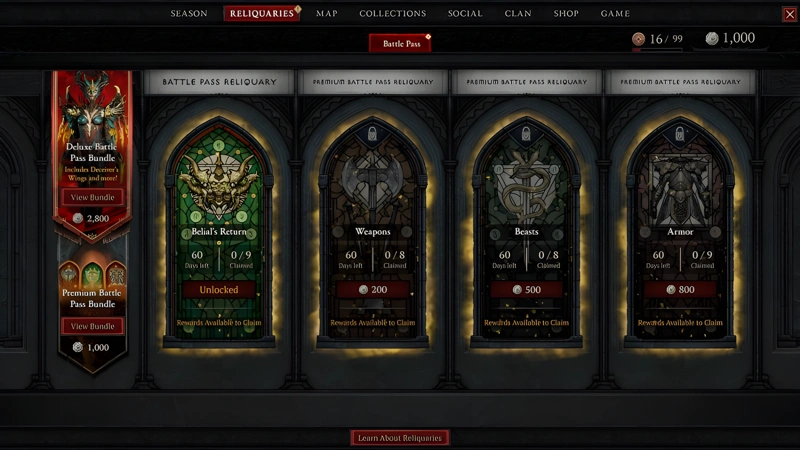This screenshot has width=800, height=450.
Task: Switch to the Map tab
Action: click(x=327, y=14)
